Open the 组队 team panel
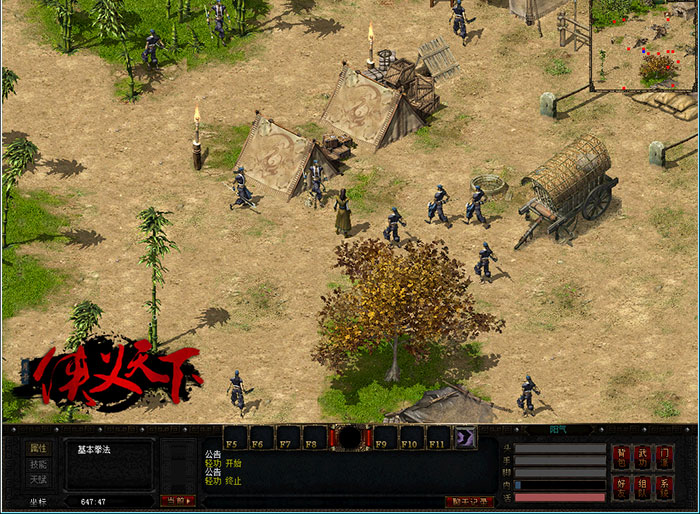Viewport: 700px width, 514px height. (x=645, y=487)
